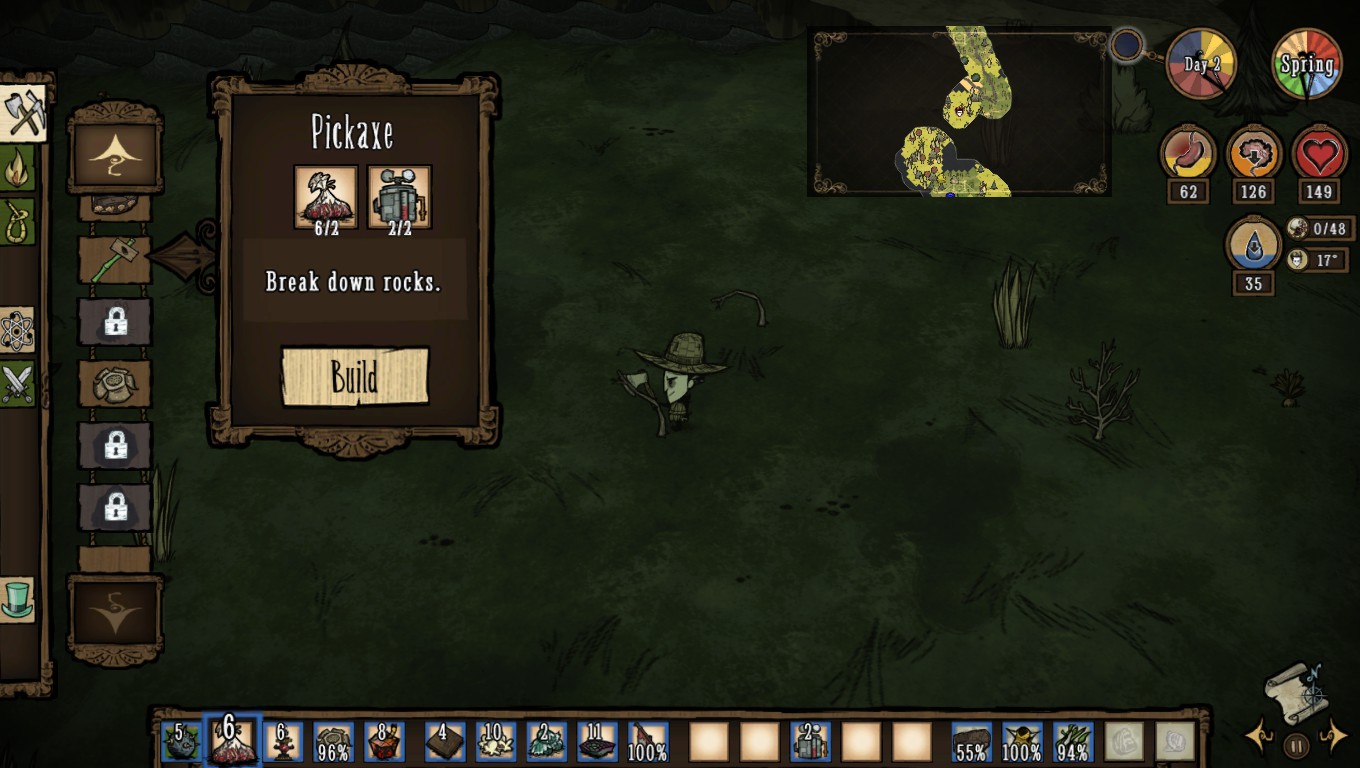Open the rope Survival crafting tab
Viewport: 1360px width, 768px height.
coord(17,221)
